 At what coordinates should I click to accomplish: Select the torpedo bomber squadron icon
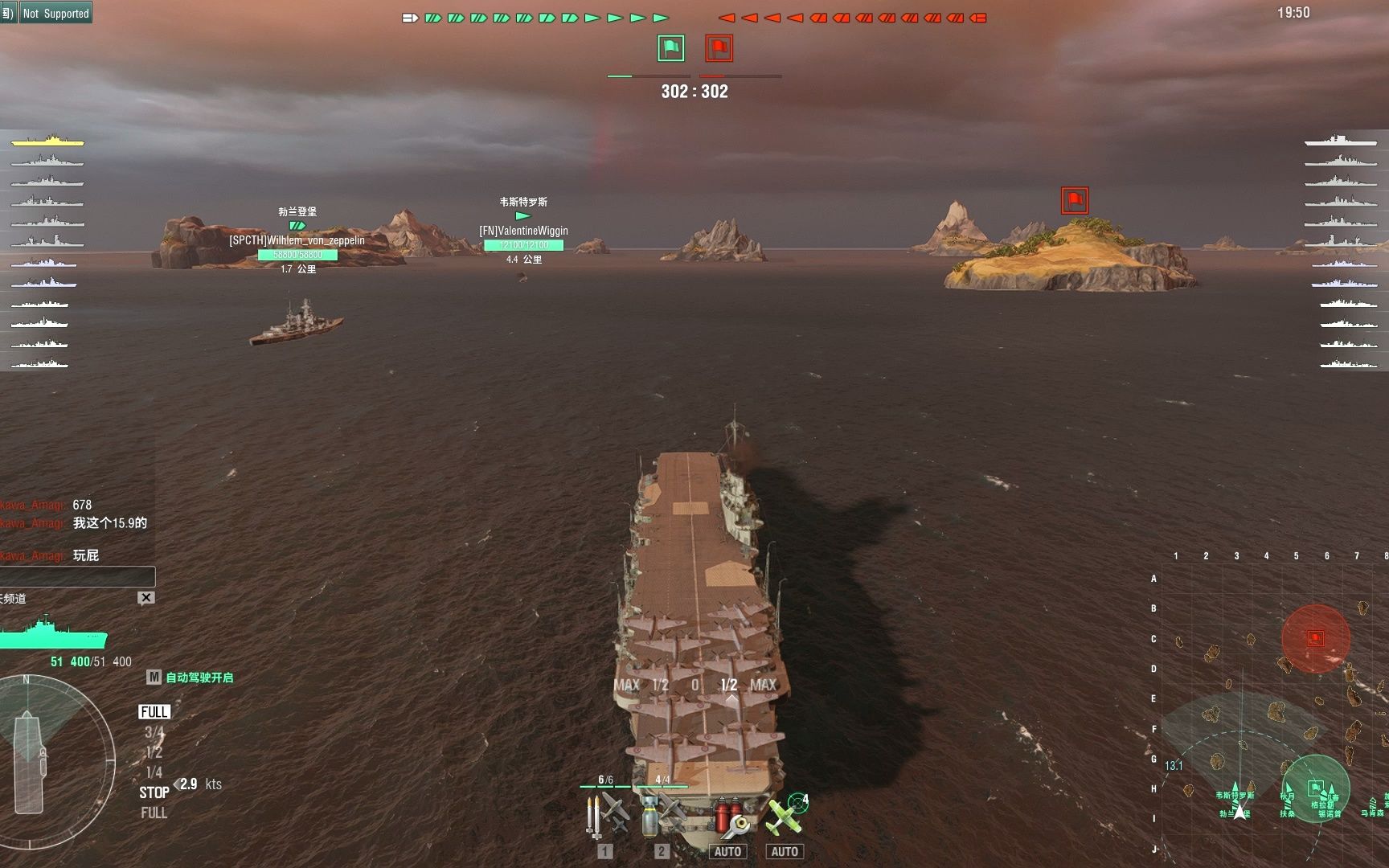(x=607, y=814)
